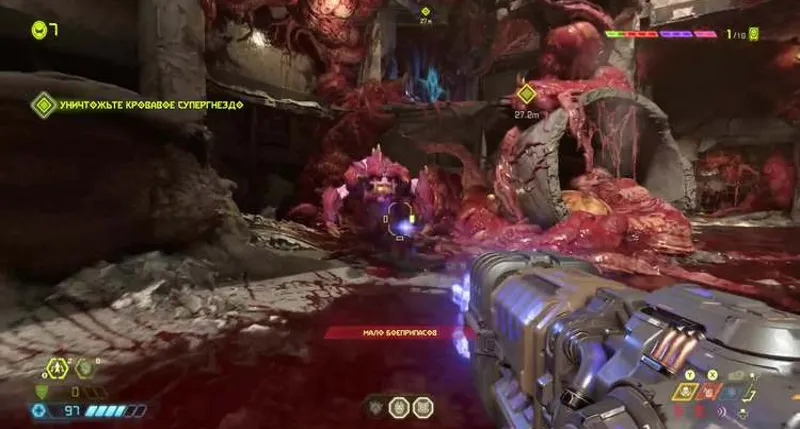Image resolution: width=800 pixels, height=429 pixels.
Task: Select the yellow frag grenade icon
Action: (687, 392)
